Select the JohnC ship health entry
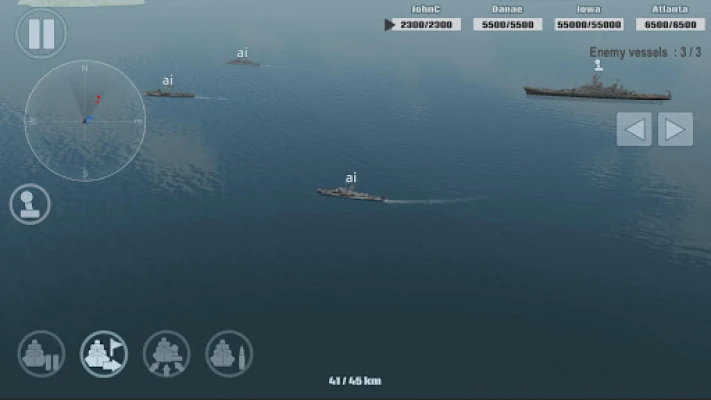This screenshot has width=711, height=400. pyautogui.click(x=423, y=24)
